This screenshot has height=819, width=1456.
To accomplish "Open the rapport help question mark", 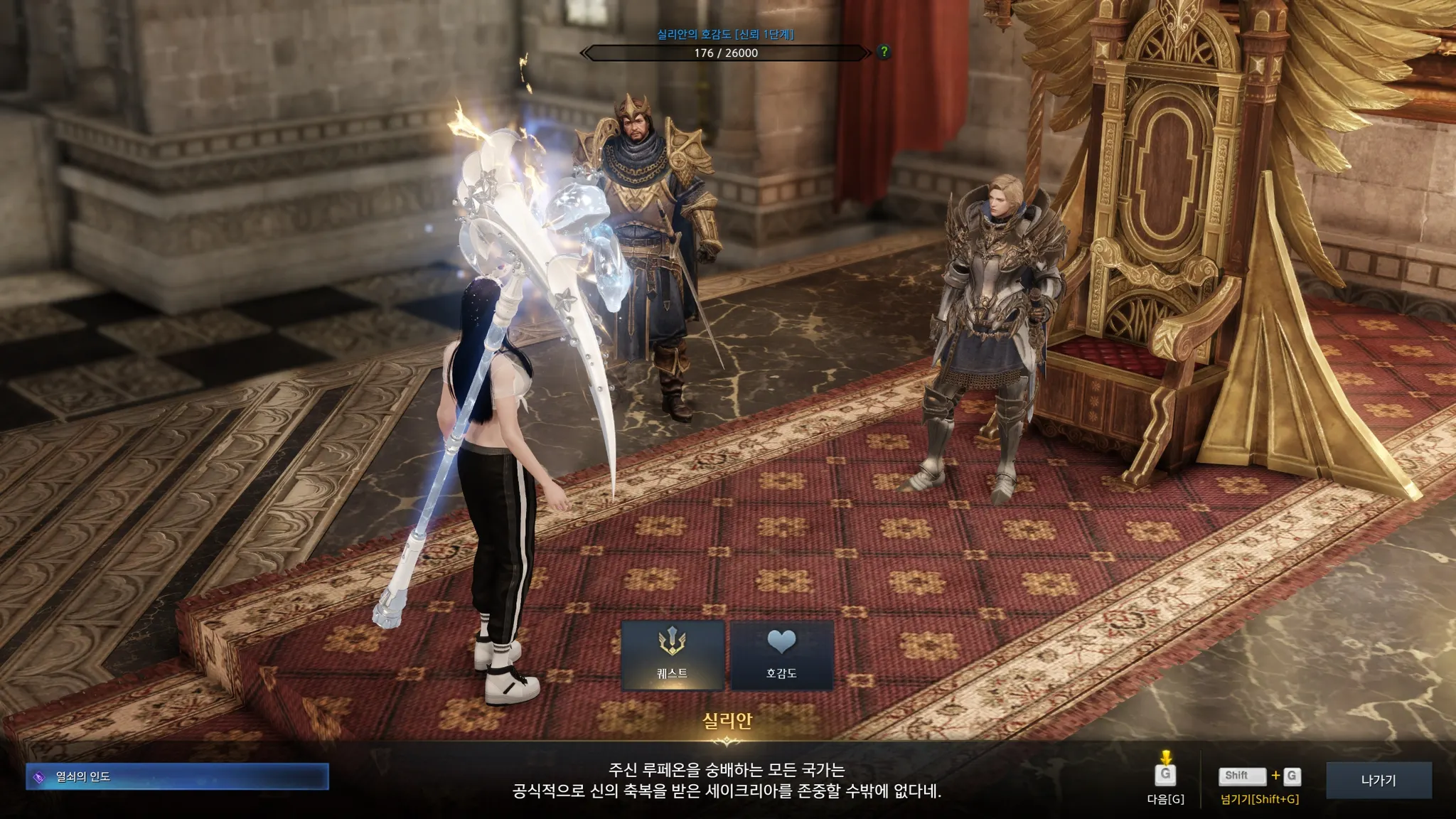I will tap(884, 52).
